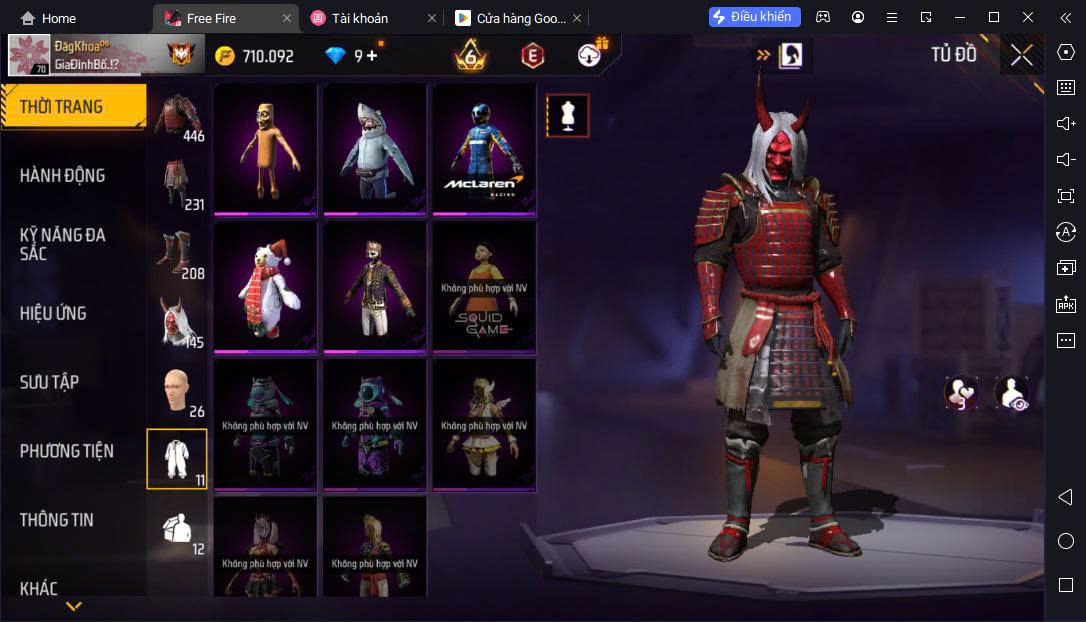Go to the THÔNG TIN section
The height and width of the screenshot is (622, 1086).
pos(56,520)
